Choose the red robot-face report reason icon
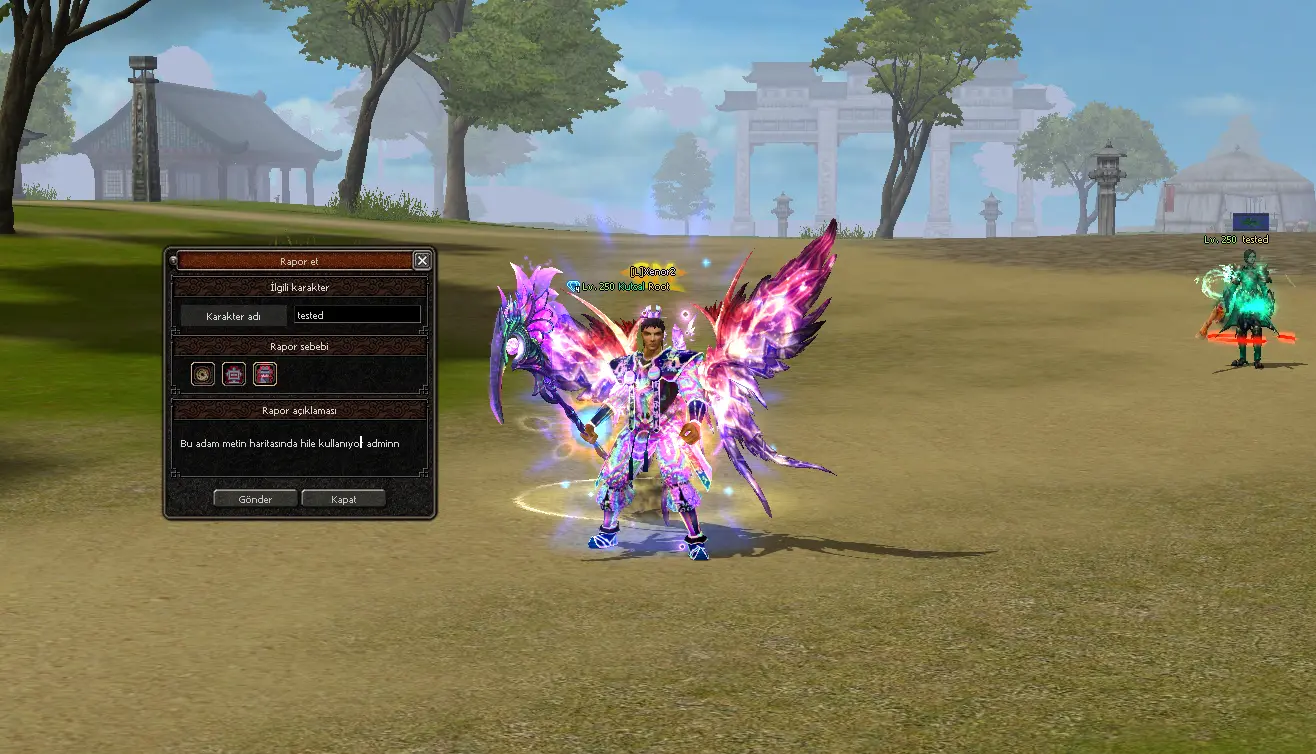 coord(233,374)
